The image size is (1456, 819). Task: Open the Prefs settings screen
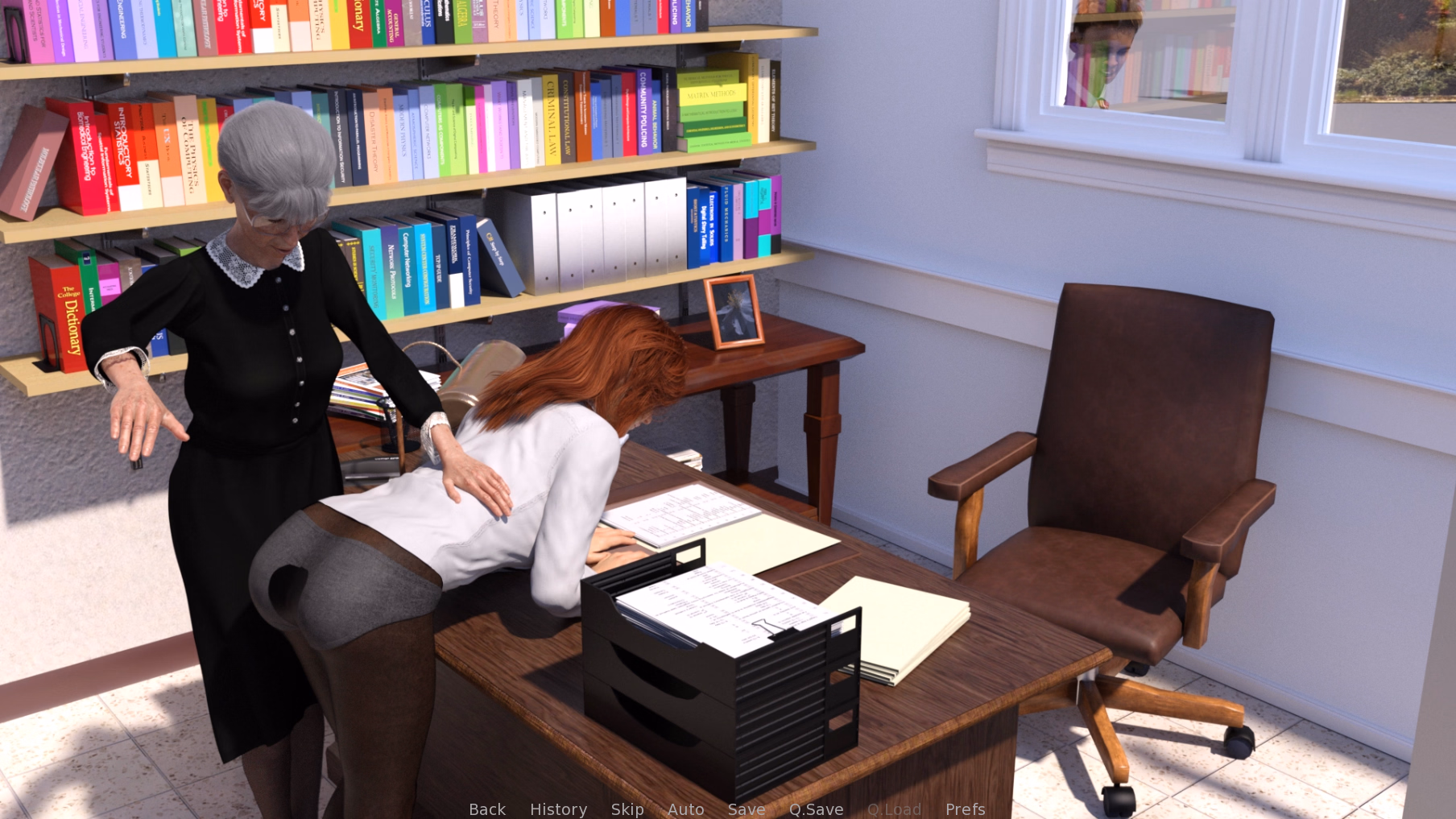[965, 809]
